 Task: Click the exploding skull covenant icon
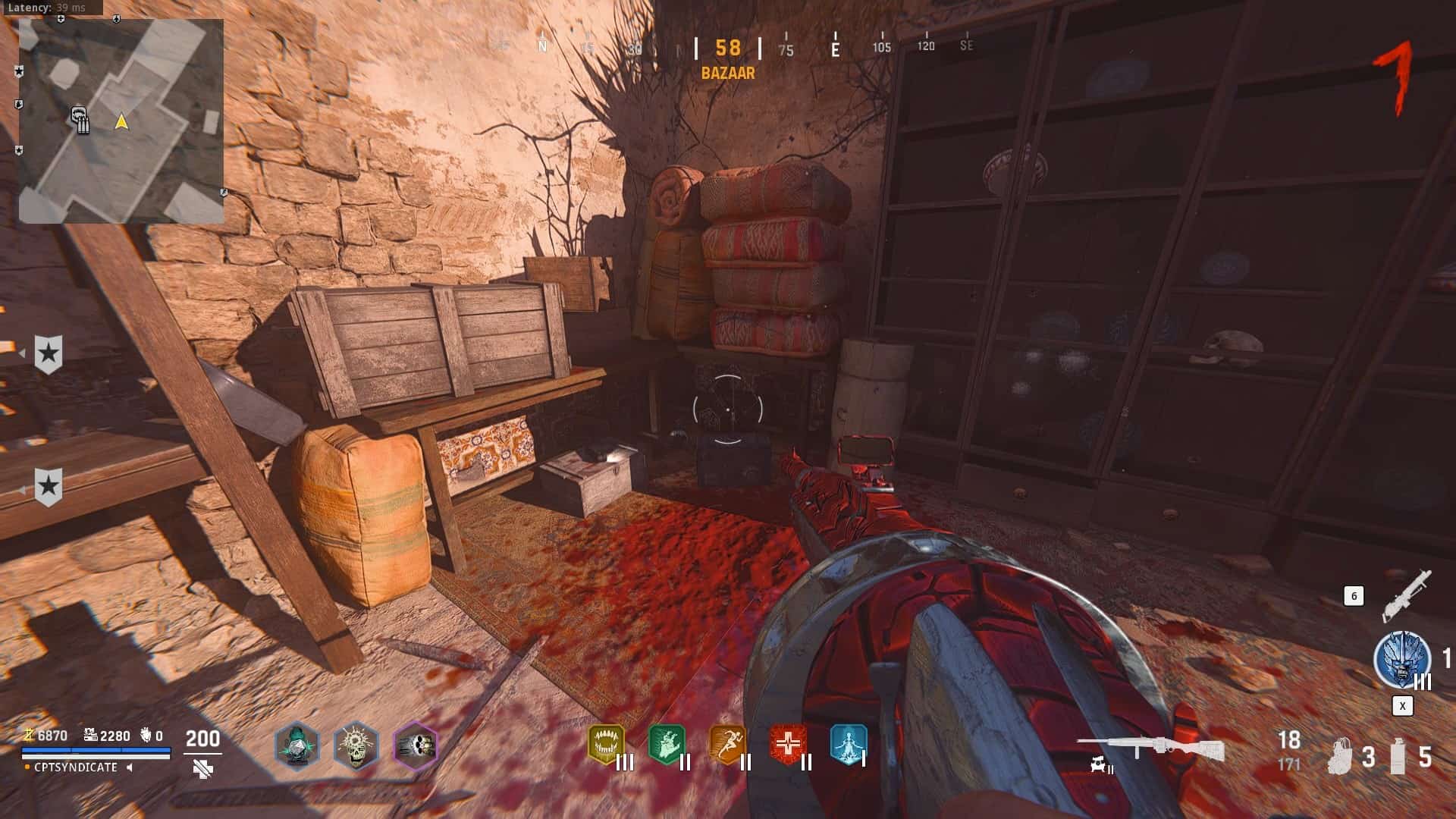click(356, 745)
